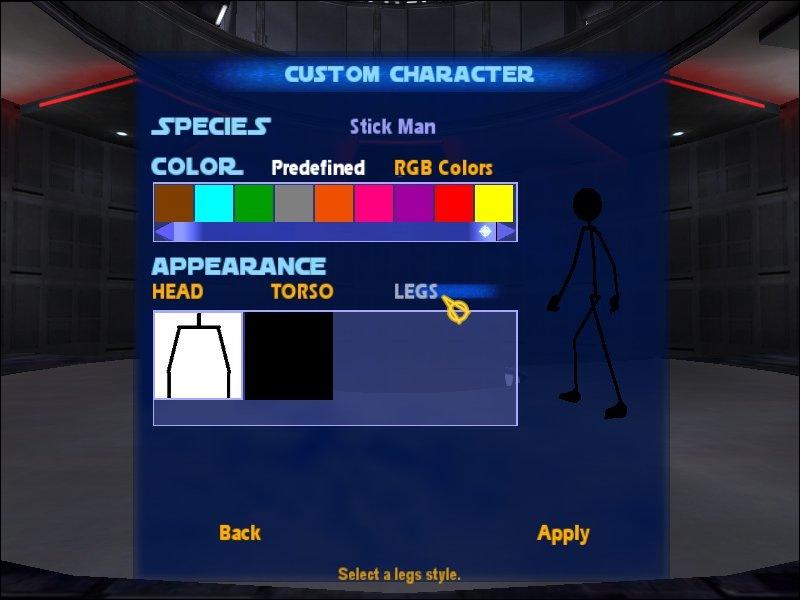The width and height of the screenshot is (800, 600).
Task: Click the color list right arrow
Action: tap(507, 232)
